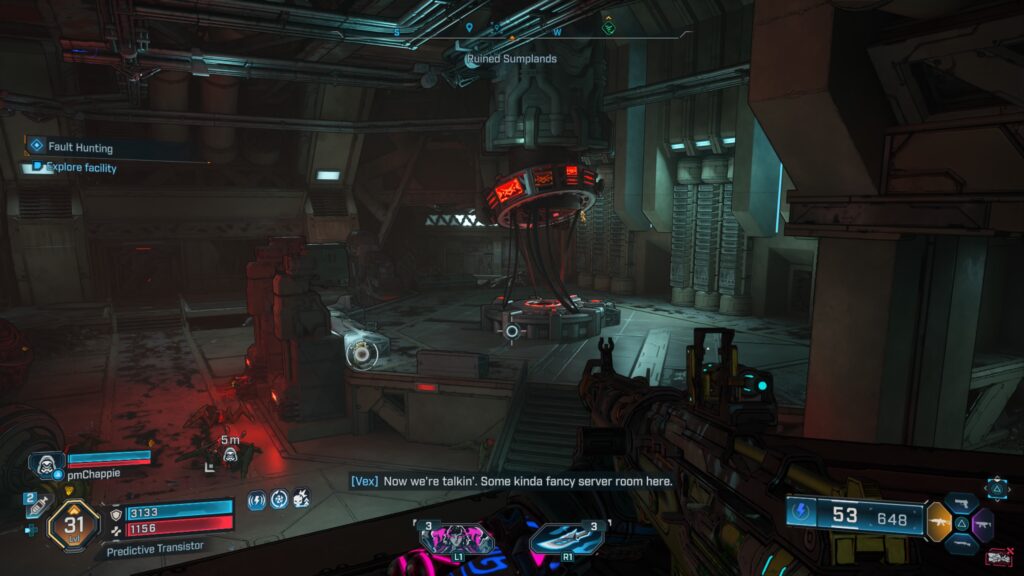
Task: Activate the blue blade ability
Action: tap(566, 538)
